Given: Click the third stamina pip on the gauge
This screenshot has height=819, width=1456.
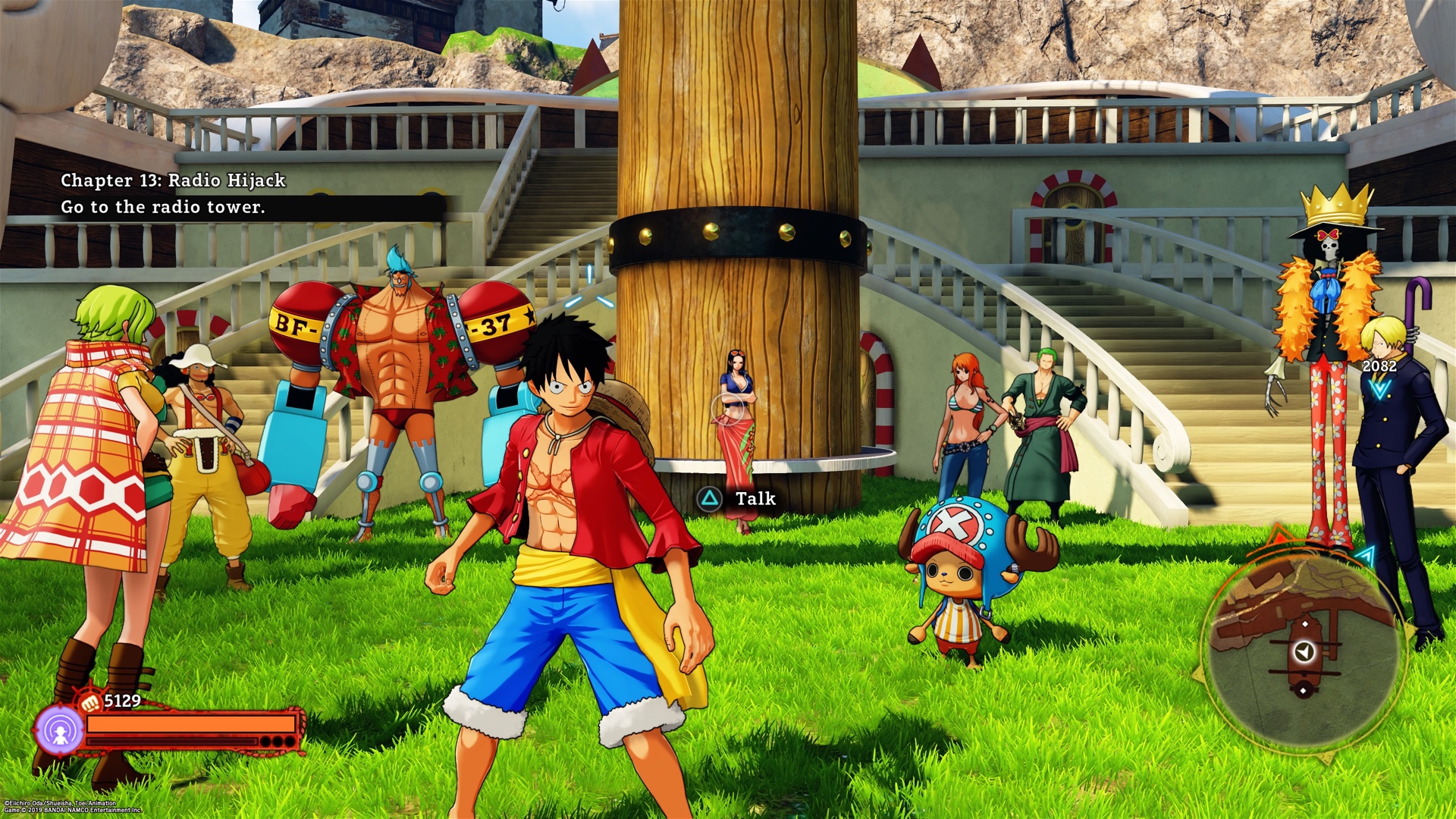Looking at the screenshot, I should tap(290, 741).
